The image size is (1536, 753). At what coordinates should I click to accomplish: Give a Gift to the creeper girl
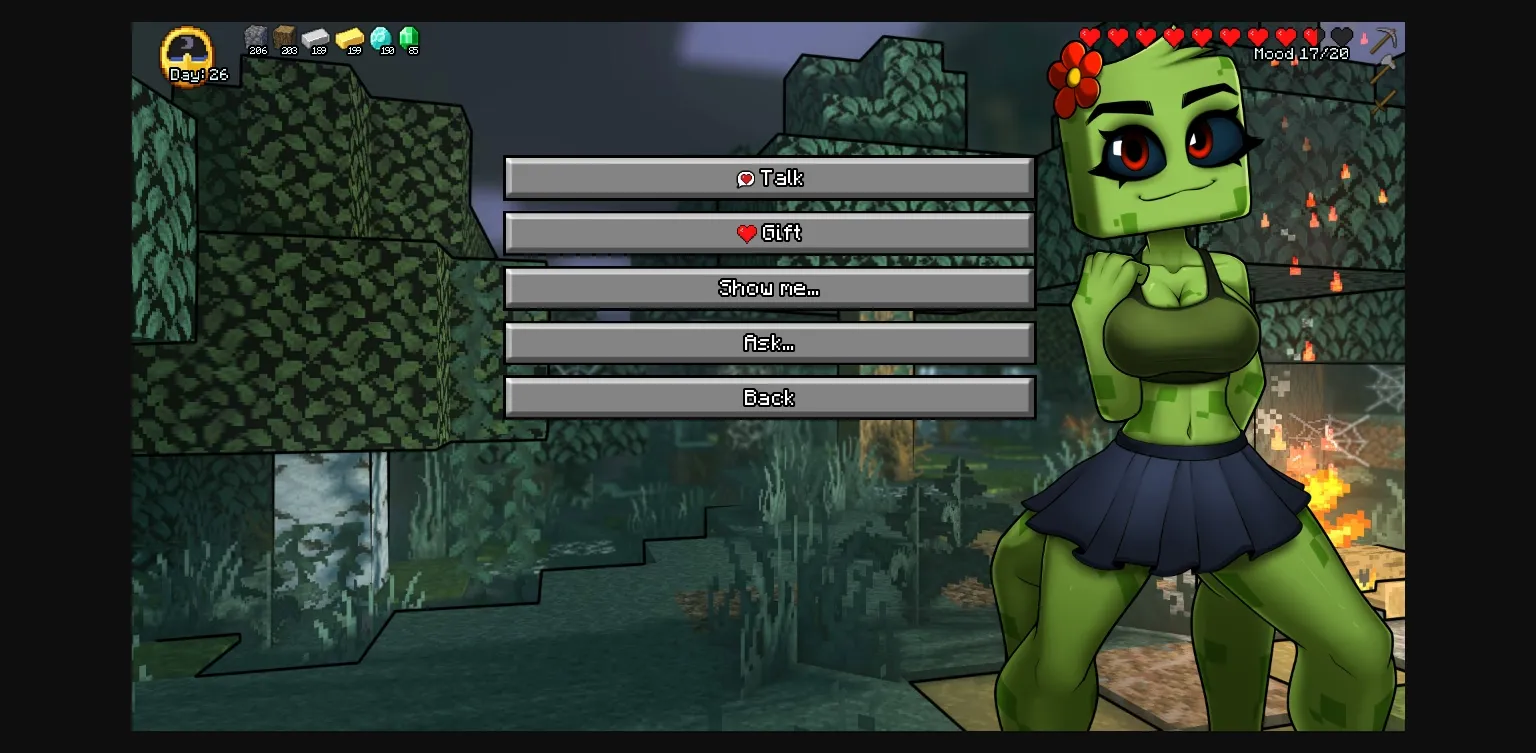770,232
